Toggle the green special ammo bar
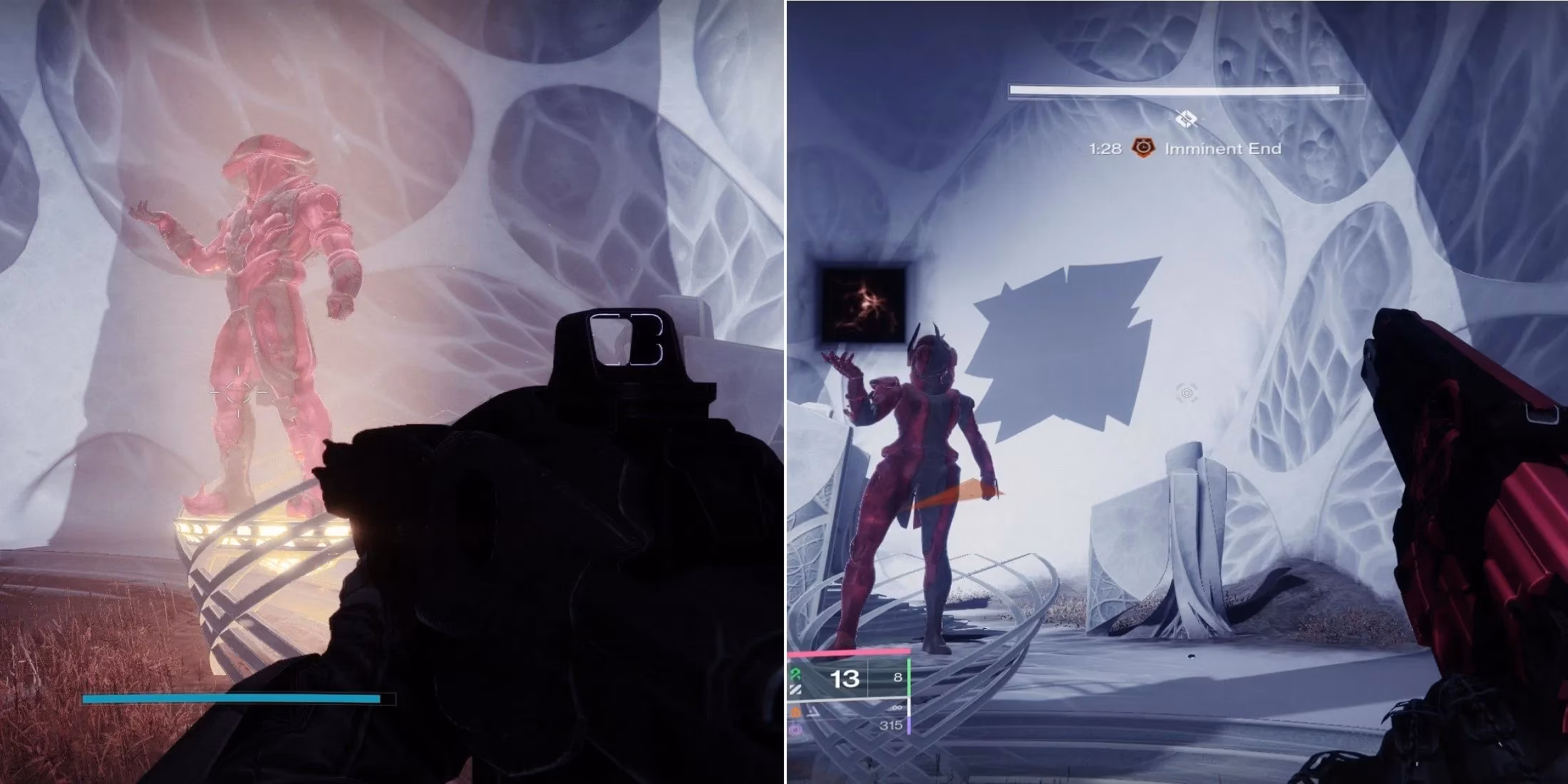The width and height of the screenshot is (1568, 784). coord(909,676)
